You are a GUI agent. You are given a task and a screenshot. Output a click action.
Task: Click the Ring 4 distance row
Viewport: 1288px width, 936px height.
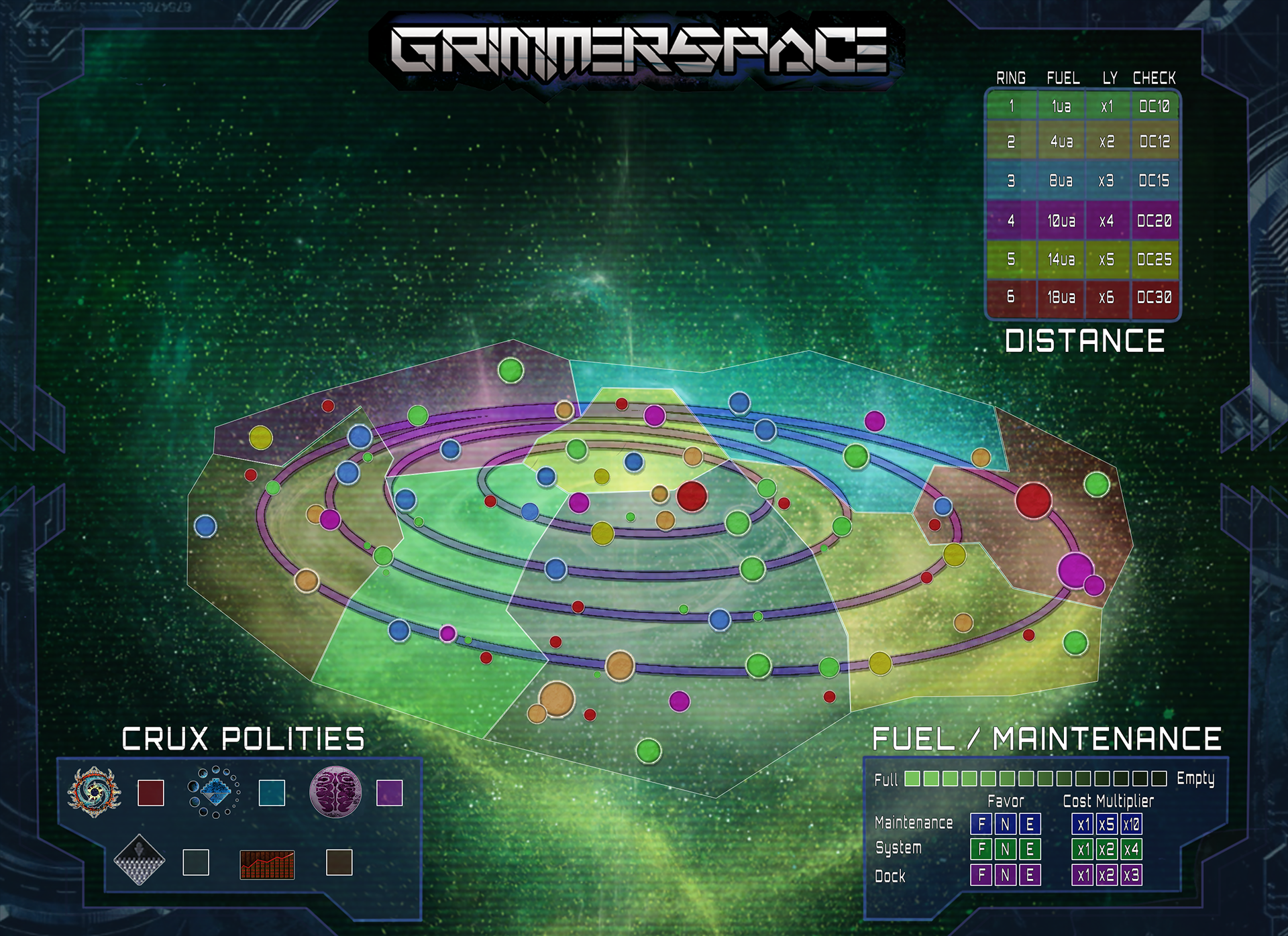1083,221
